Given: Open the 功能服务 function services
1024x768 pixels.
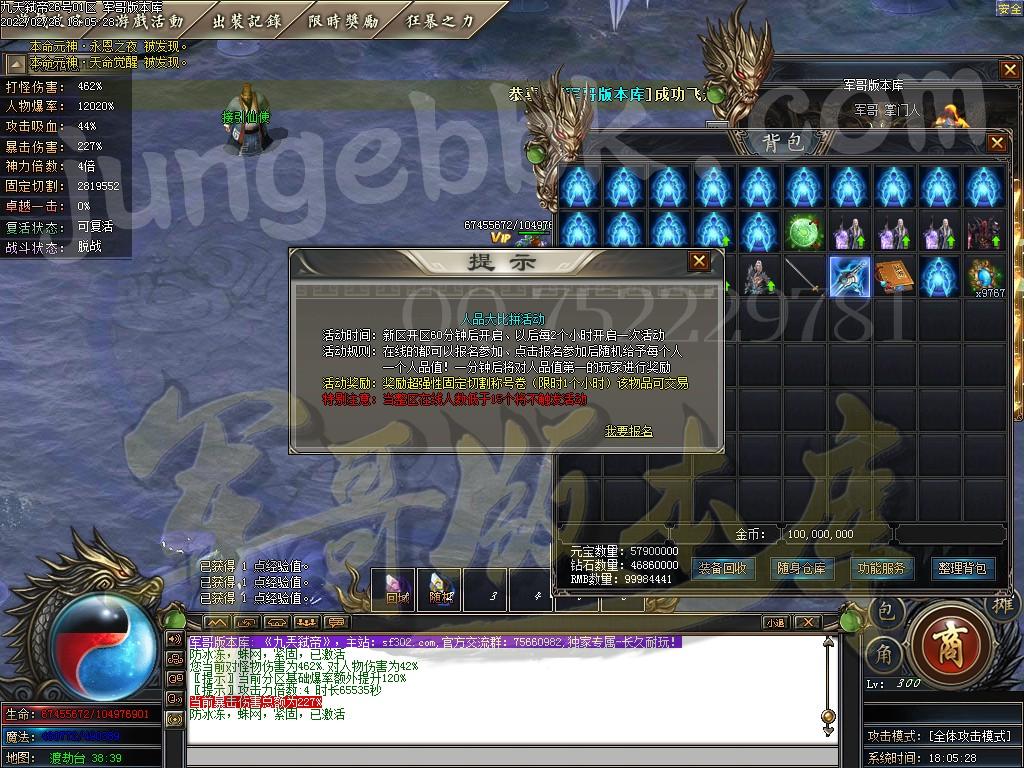Looking at the screenshot, I should point(882,568).
